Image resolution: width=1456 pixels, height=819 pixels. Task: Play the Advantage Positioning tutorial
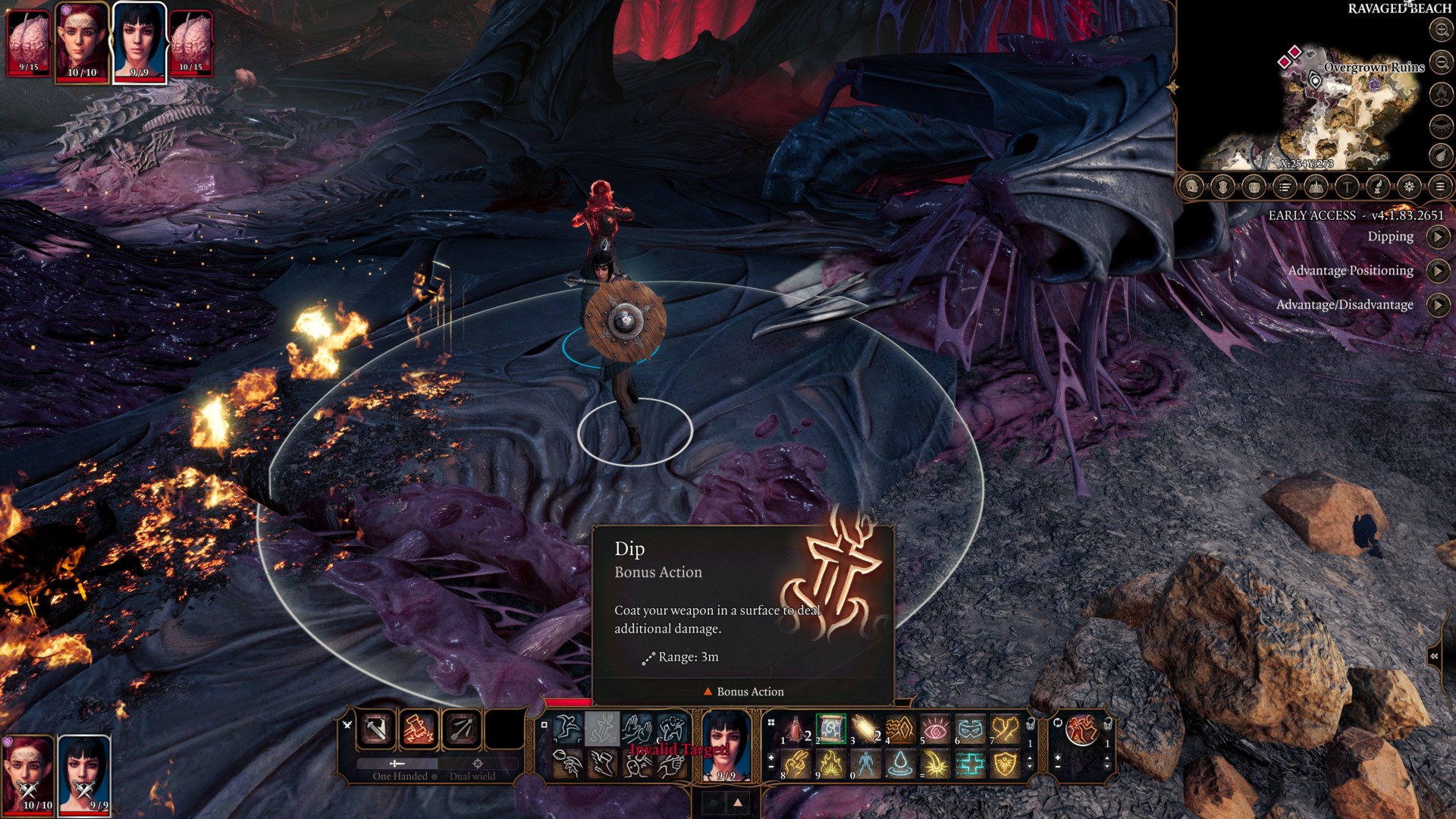pos(1438,271)
